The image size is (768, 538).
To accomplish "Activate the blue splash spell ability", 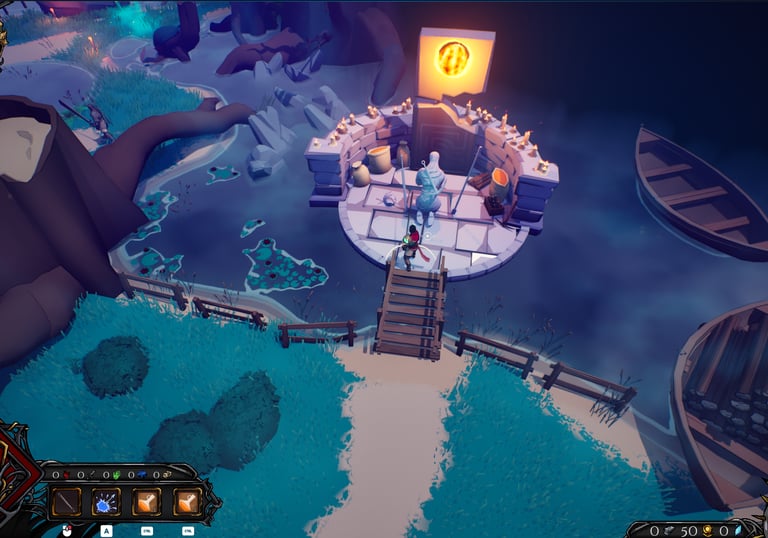I will pos(106,501).
